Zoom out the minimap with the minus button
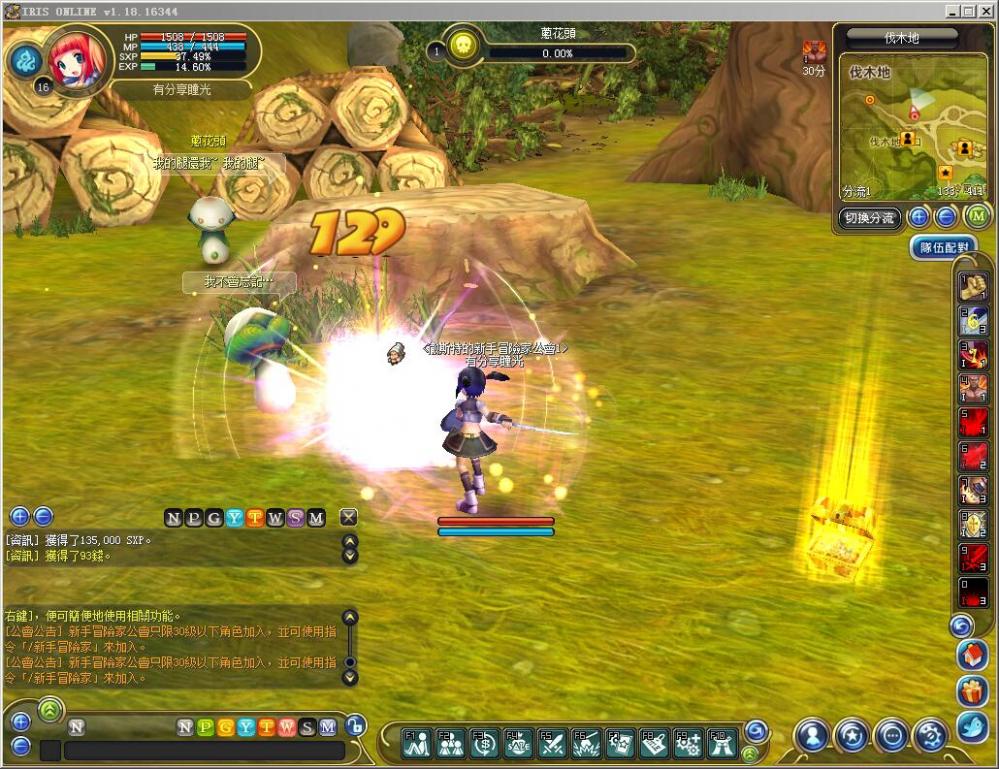Viewport: 999px width, 769px height. pos(946,216)
